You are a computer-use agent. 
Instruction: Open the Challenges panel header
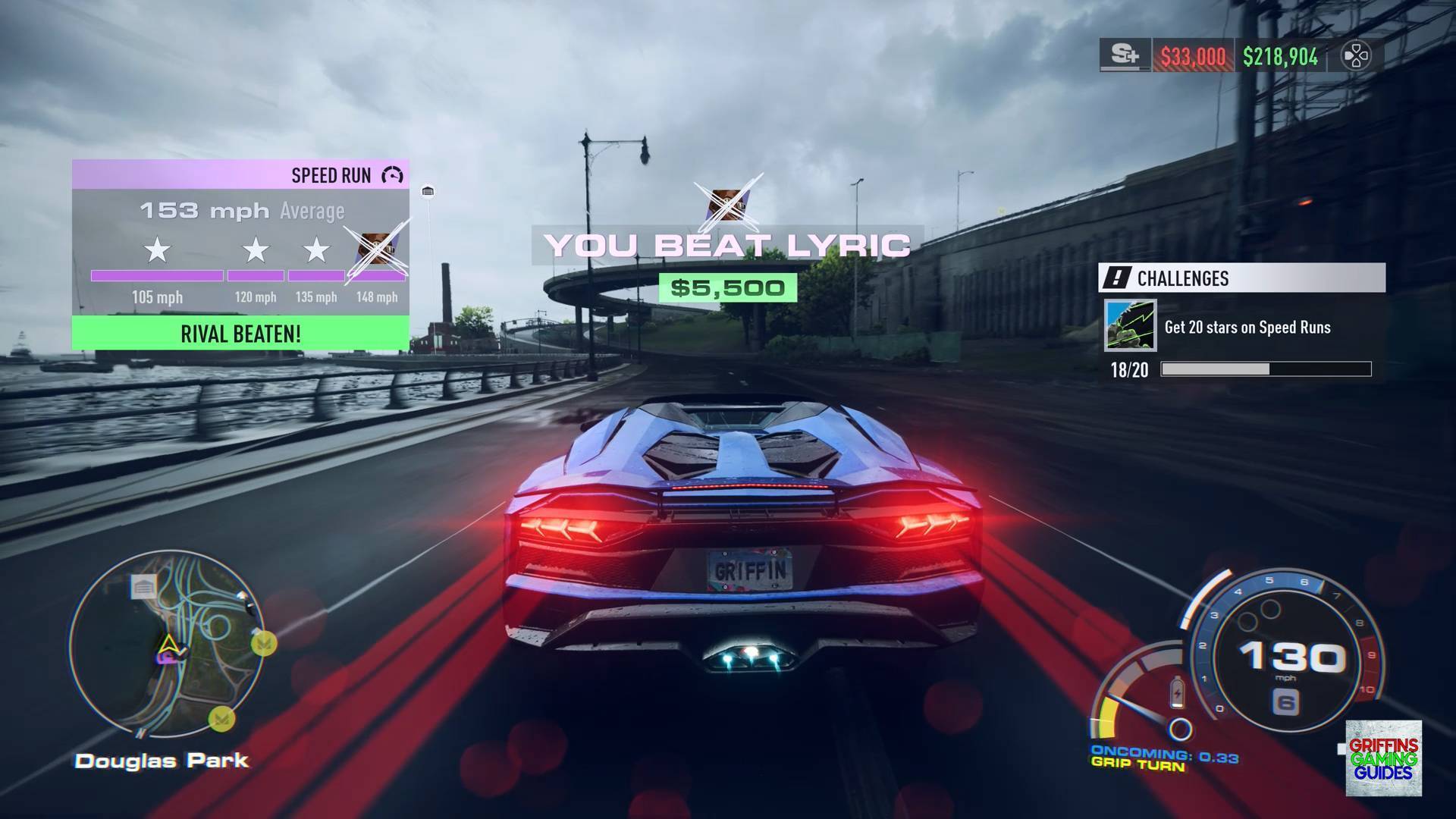point(1241,278)
